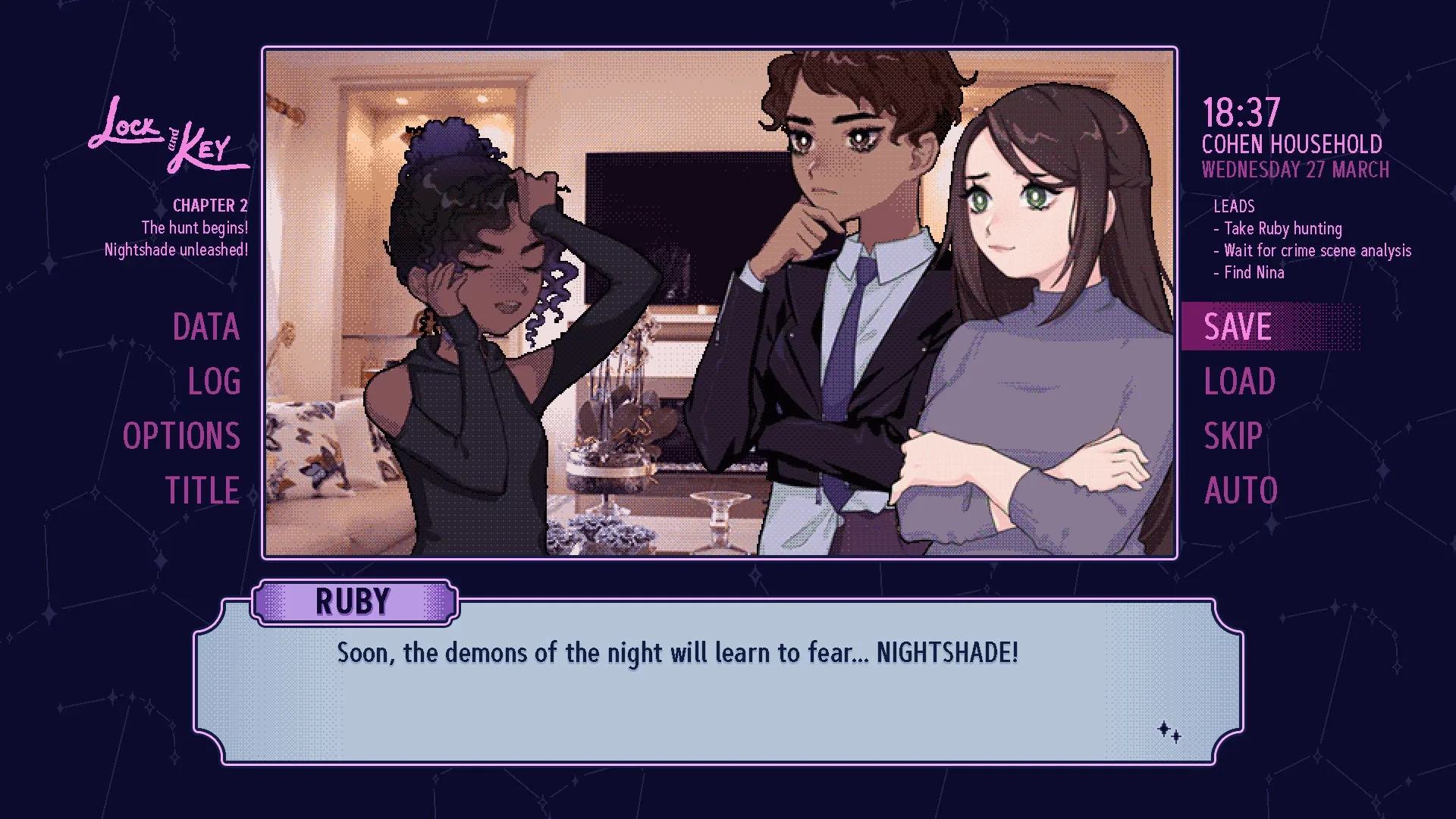Toggle the highlighted SAVE option
The height and width of the screenshot is (819, 1456).
pyautogui.click(x=1237, y=326)
